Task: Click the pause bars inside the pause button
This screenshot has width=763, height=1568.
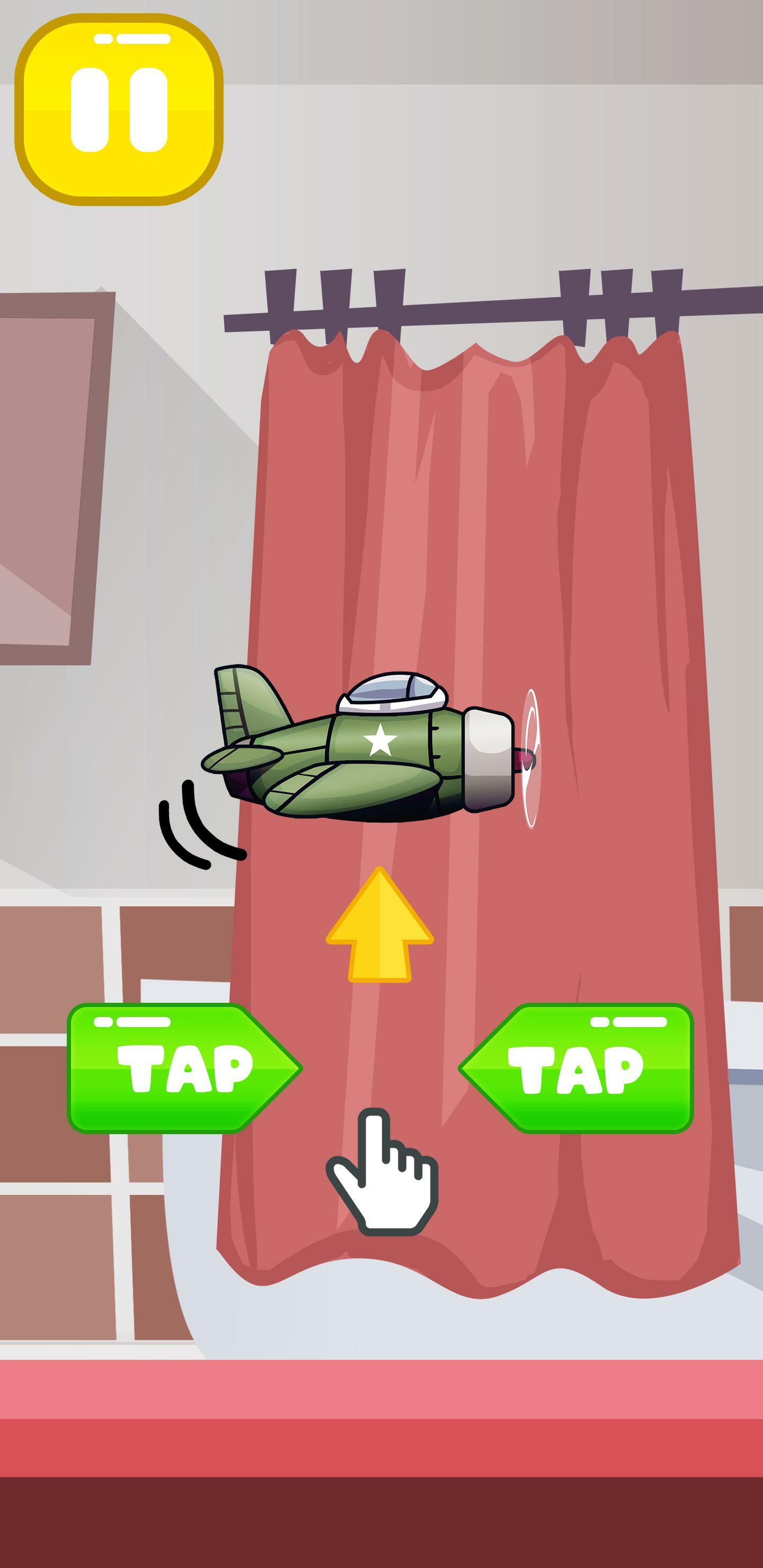Action: (x=118, y=113)
